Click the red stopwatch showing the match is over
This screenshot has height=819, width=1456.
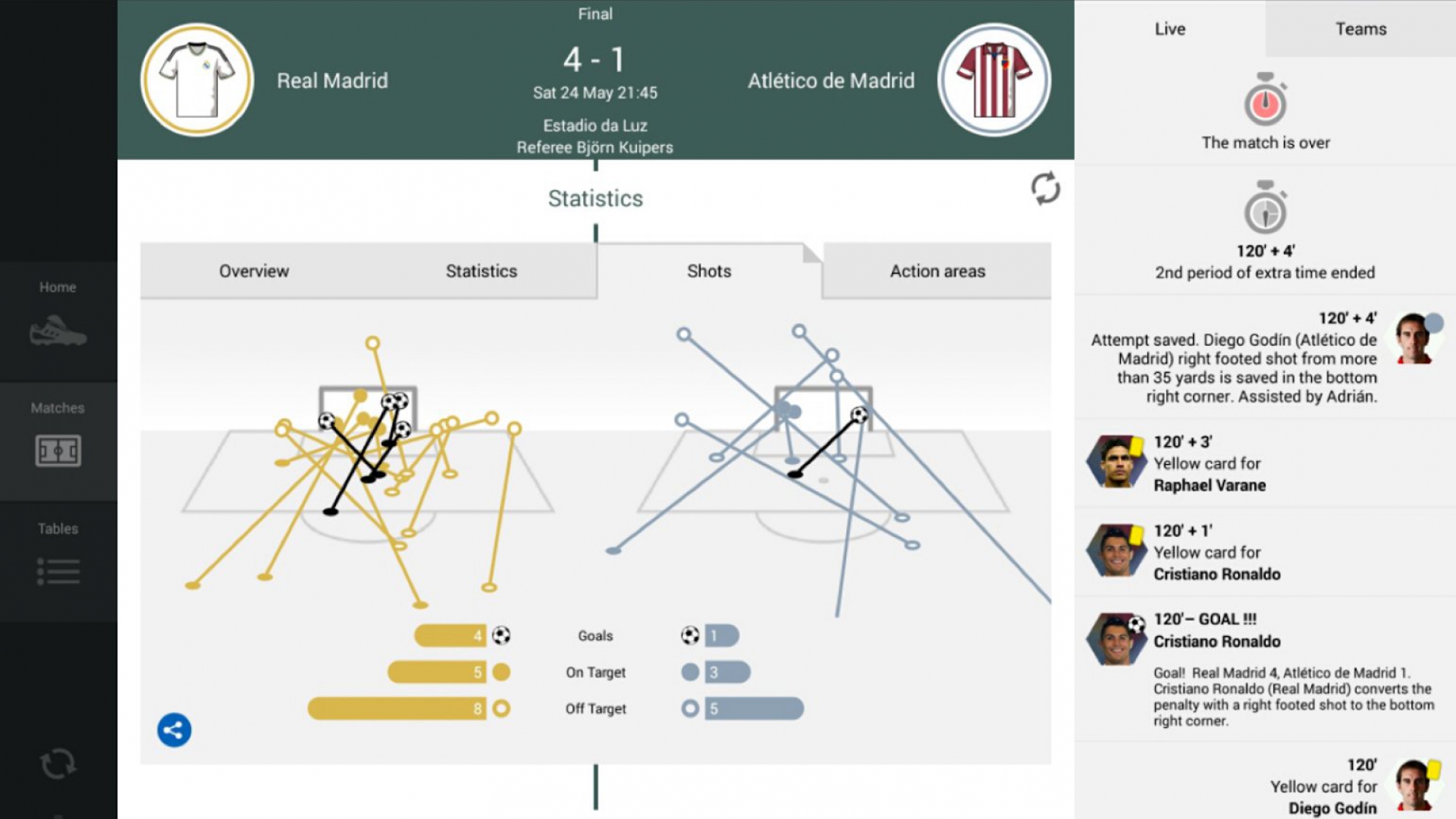[1265, 102]
